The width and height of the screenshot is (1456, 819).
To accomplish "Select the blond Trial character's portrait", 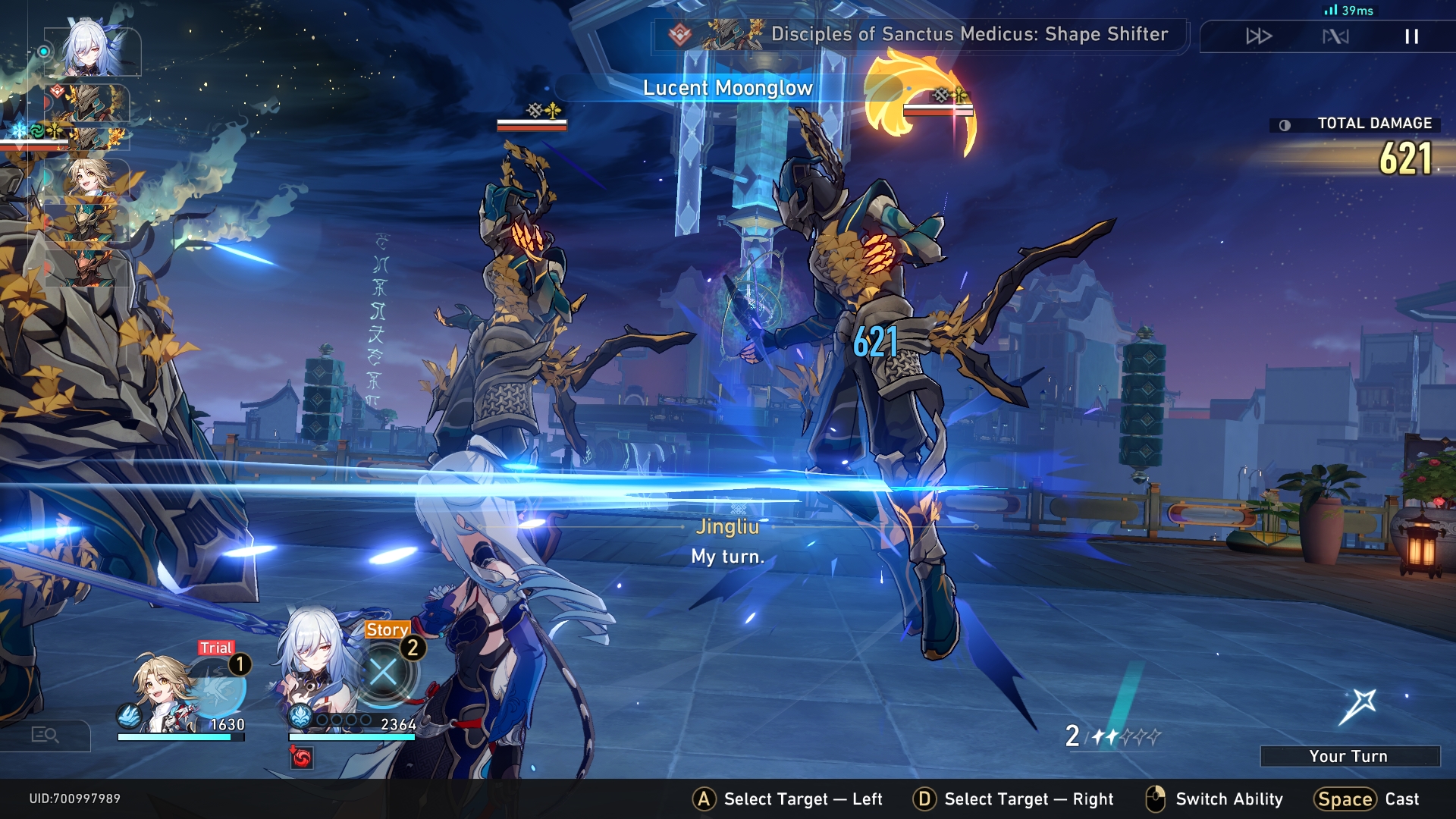I will 161,692.
